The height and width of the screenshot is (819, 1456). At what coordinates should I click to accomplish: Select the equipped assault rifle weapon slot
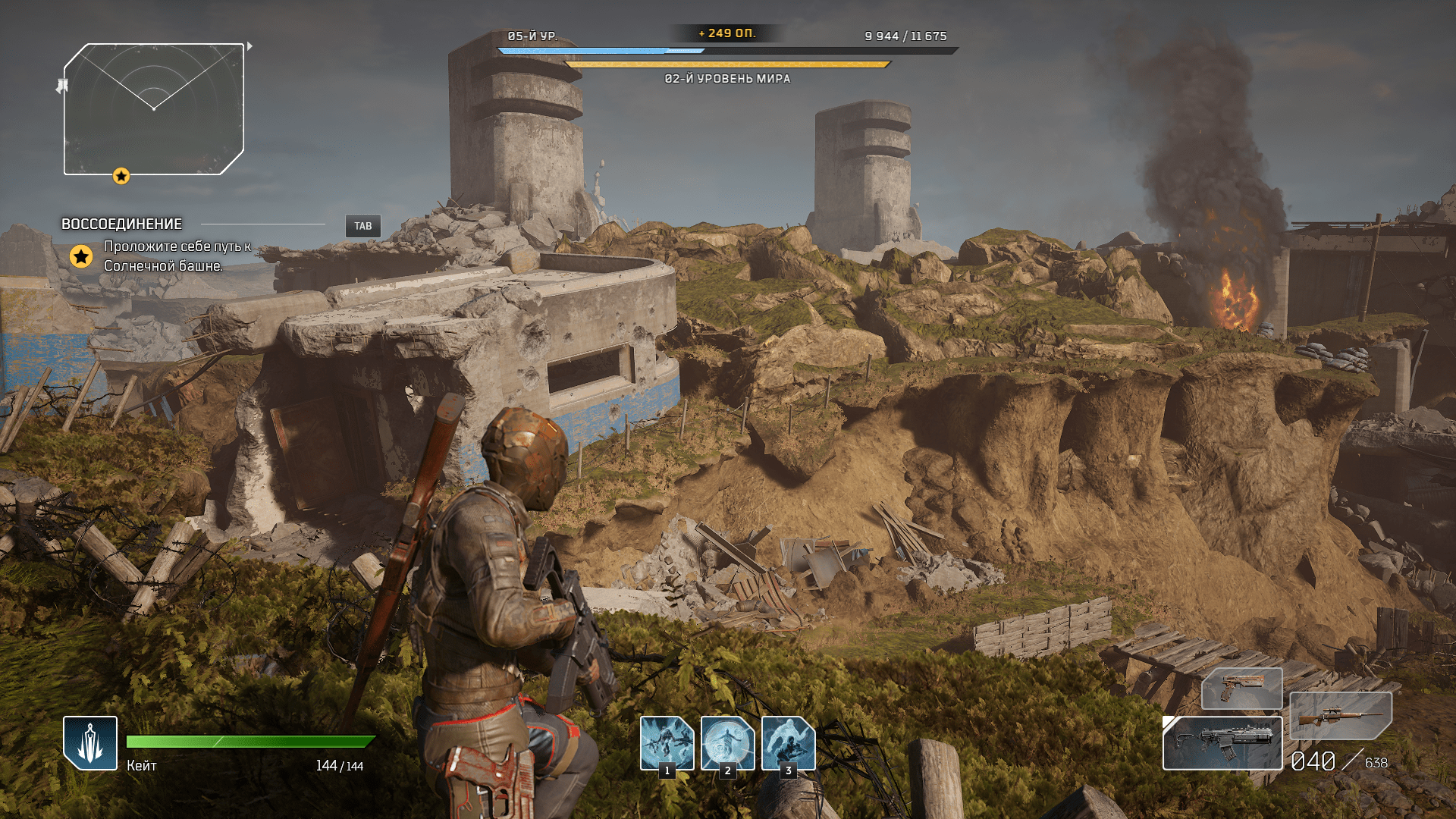click(x=1222, y=743)
